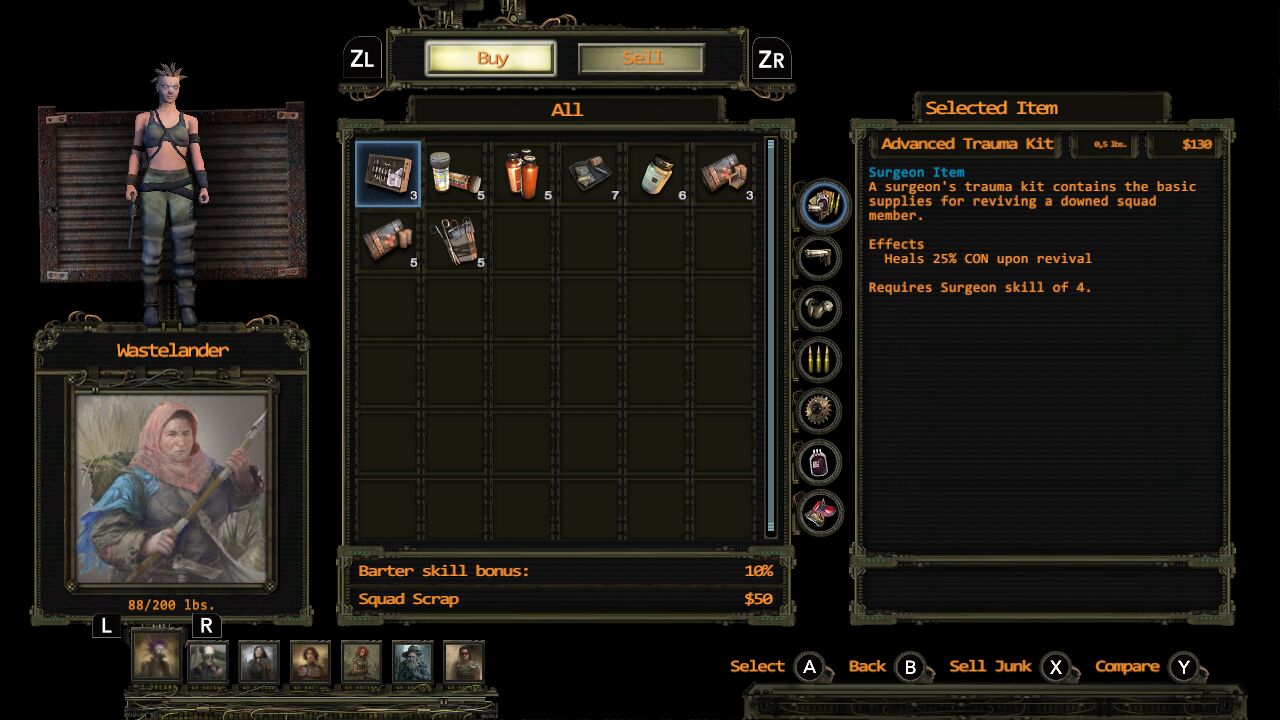This screenshot has height=720, width=1280.
Task: Select the red-haired squad member portrait
Action: 361,662
